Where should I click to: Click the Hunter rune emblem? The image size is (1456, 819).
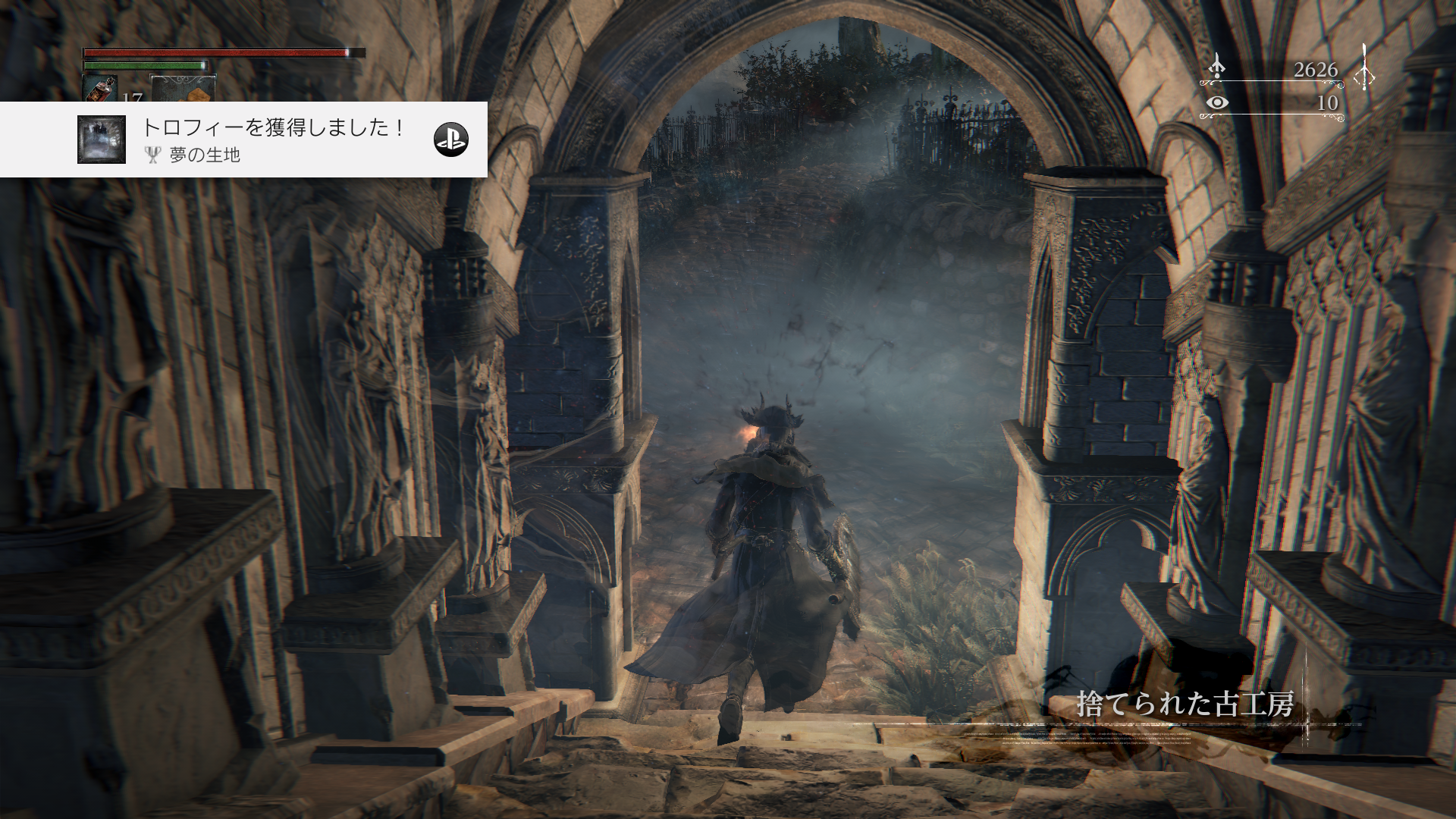pos(1363,70)
